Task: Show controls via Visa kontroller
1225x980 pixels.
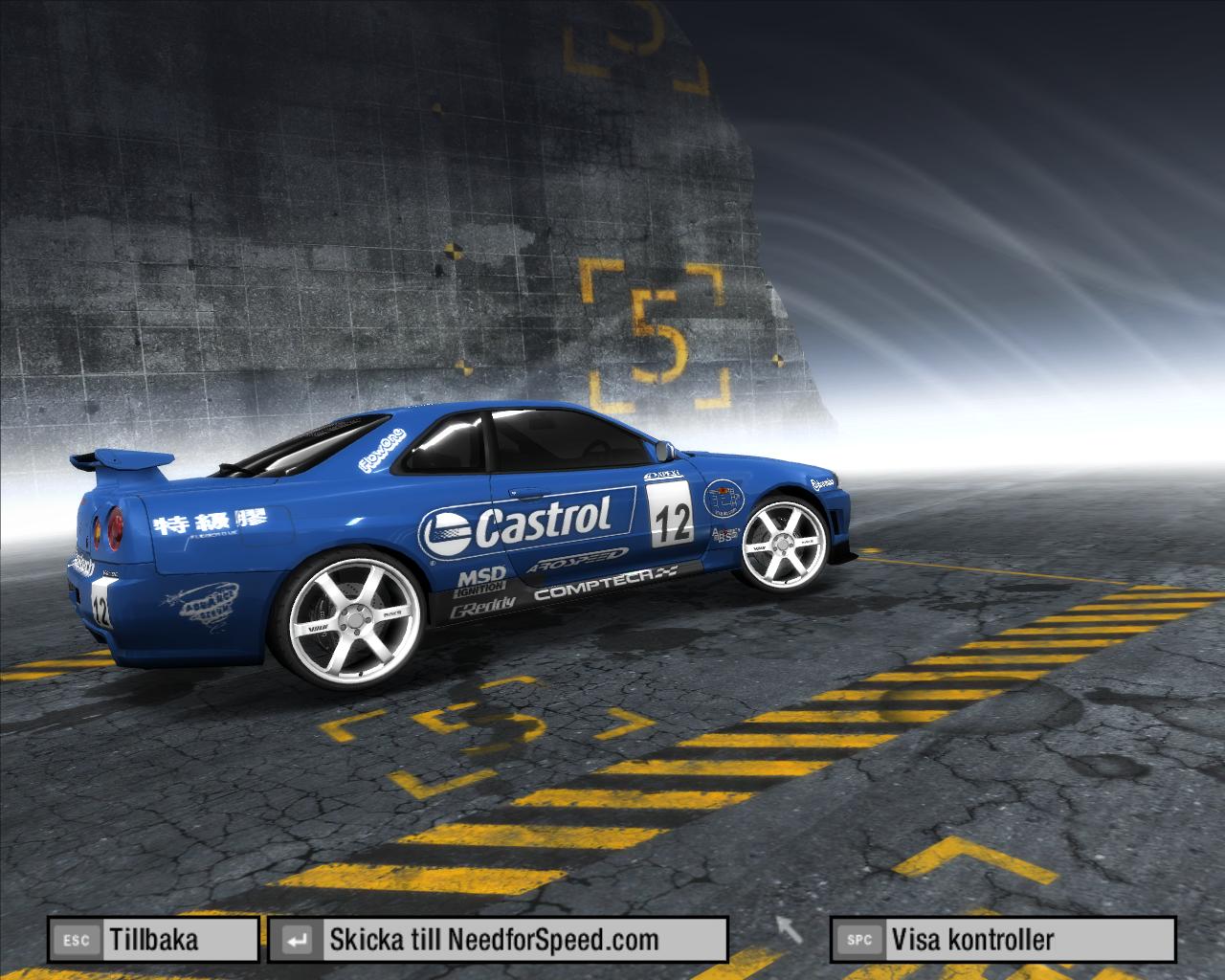Action: [1002, 940]
